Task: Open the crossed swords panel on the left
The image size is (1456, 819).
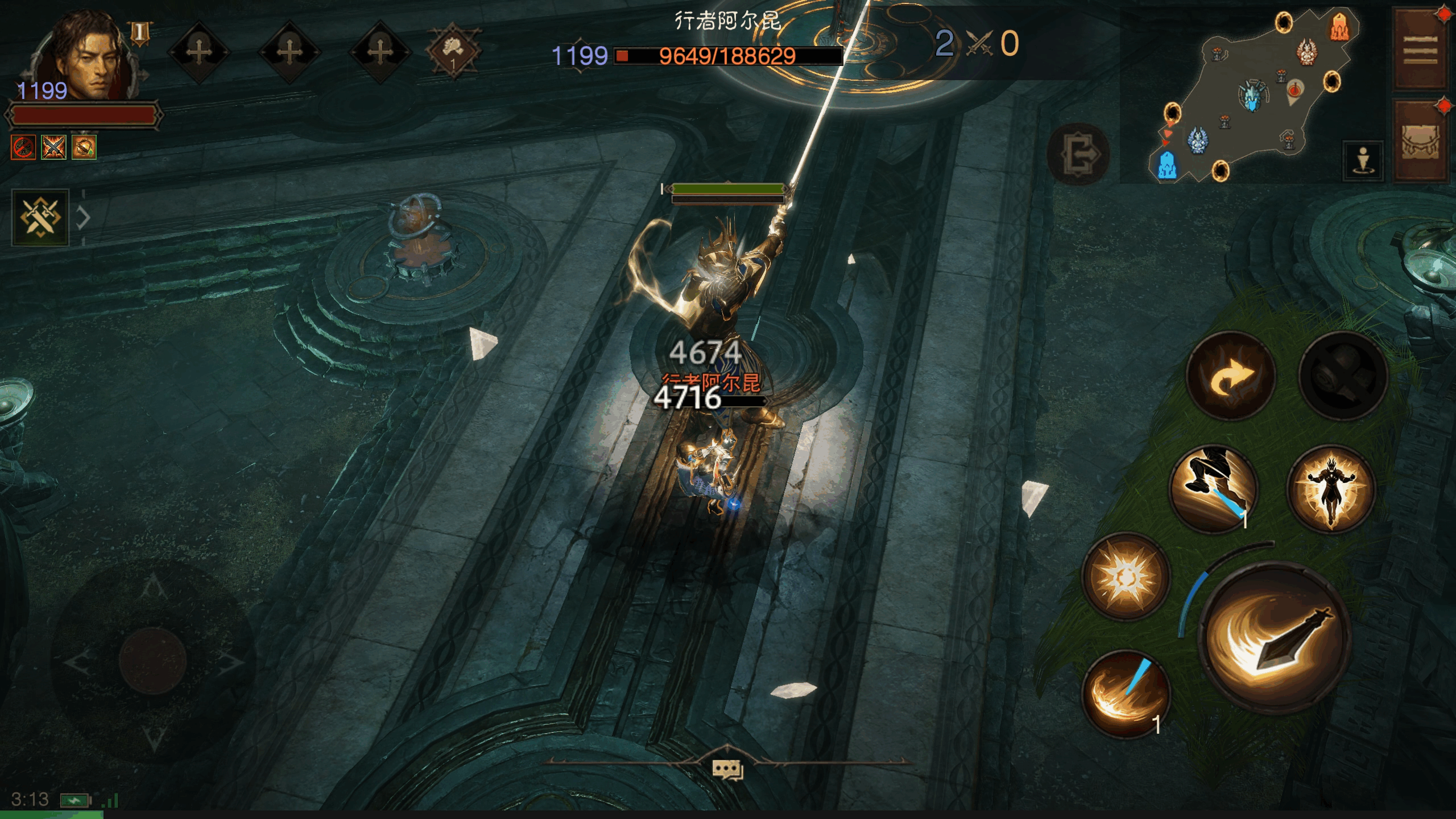Action: point(40,217)
